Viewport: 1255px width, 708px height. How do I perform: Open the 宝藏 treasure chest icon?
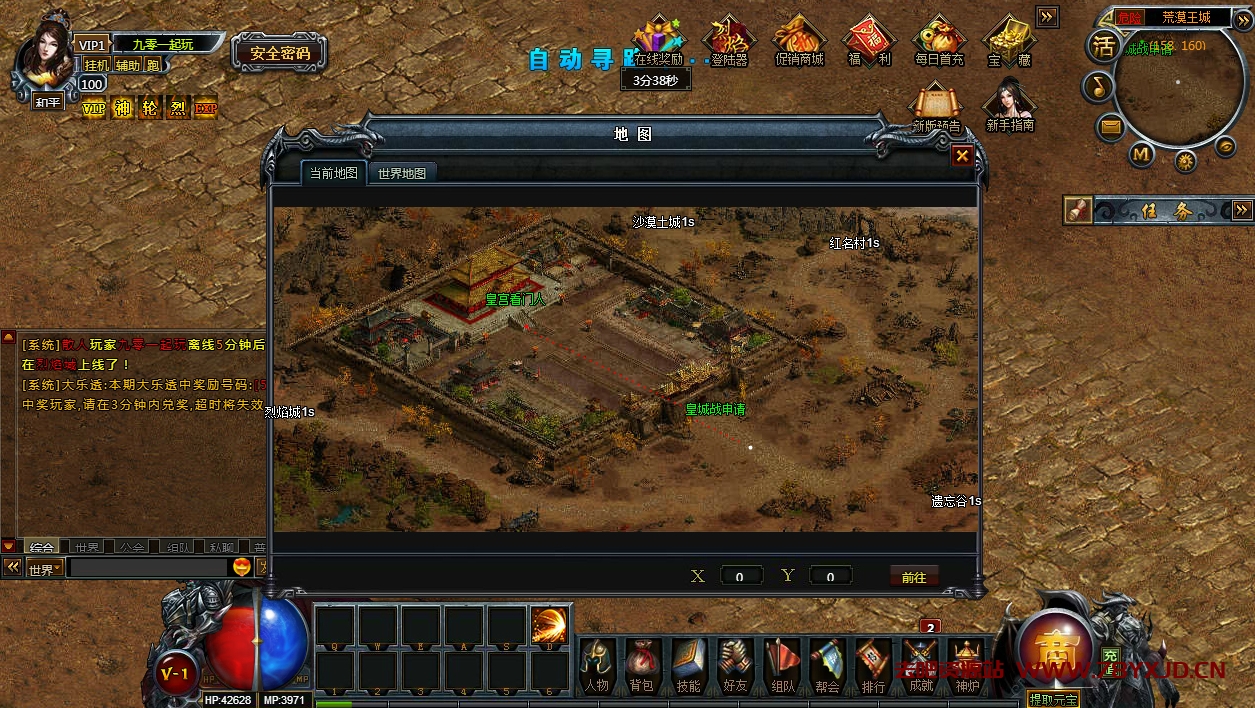tap(1008, 40)
